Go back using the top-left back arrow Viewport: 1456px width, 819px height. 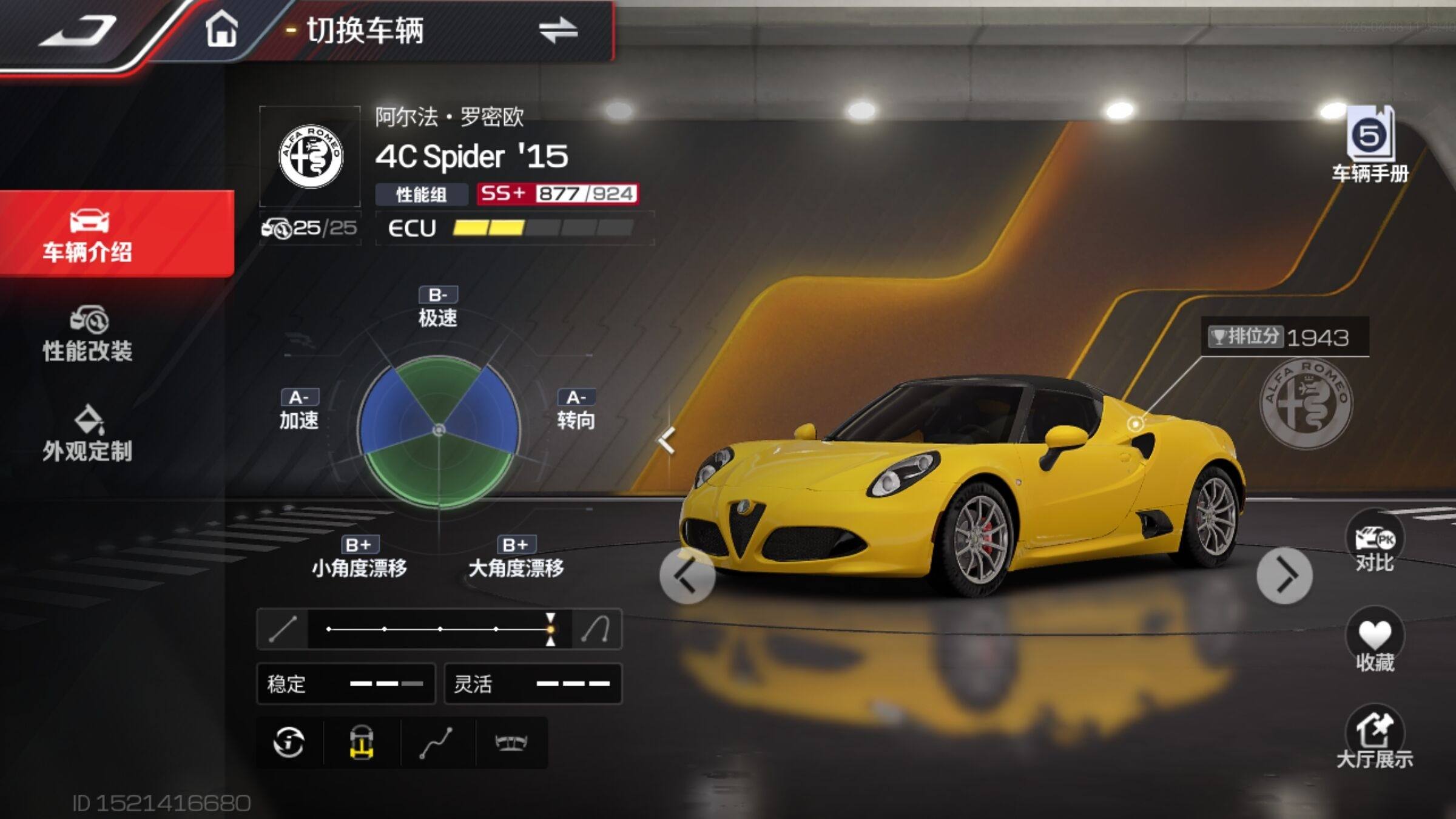coord(79,30)
